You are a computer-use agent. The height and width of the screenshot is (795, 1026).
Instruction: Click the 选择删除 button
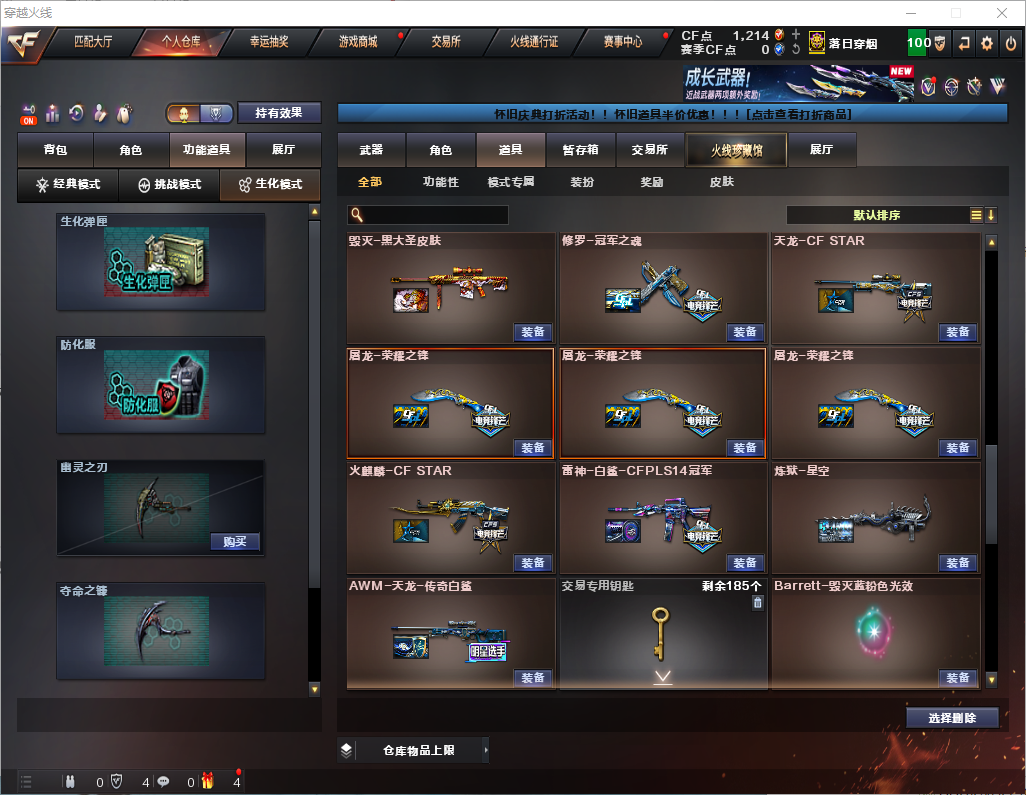pyautogui.click(x=952, y=718)
